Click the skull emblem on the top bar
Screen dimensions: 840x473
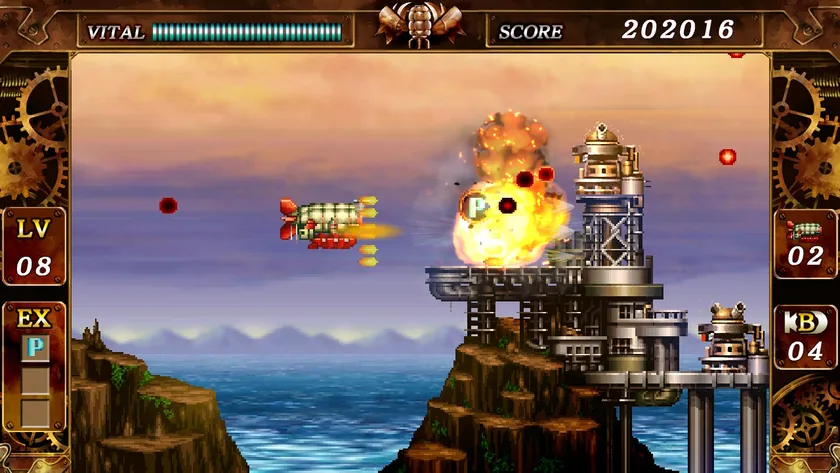tap(420, 24)
